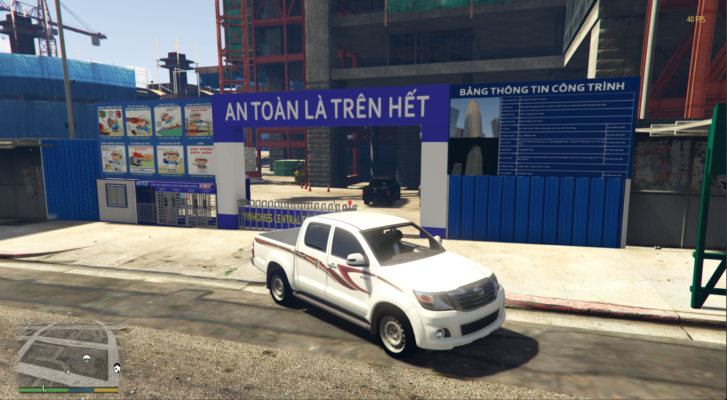
Task: Select the house marker on the minimap
Action: click(x=116, y=368)
